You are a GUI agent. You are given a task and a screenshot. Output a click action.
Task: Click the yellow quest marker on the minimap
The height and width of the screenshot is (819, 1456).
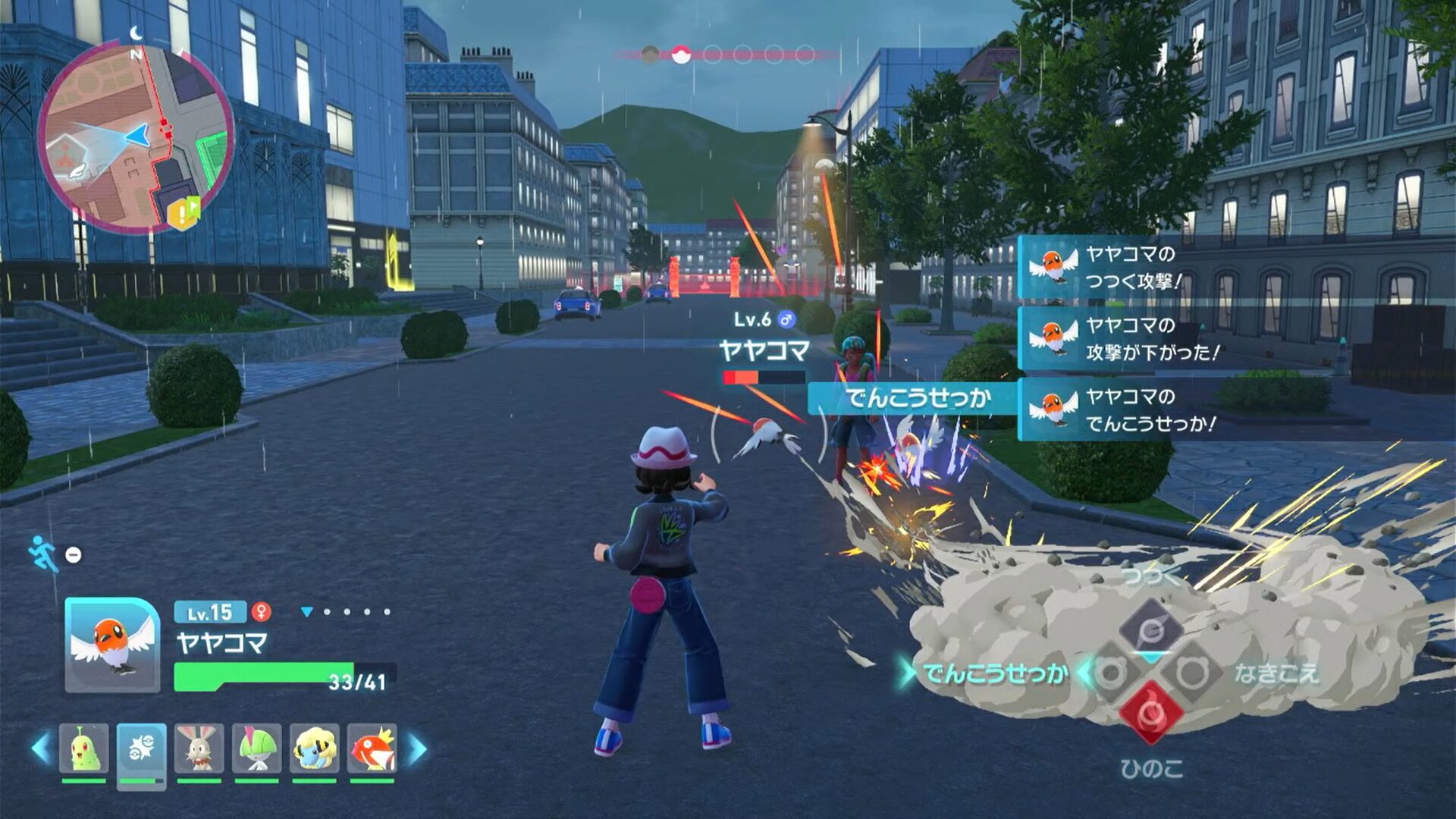(x=183, y=213)
